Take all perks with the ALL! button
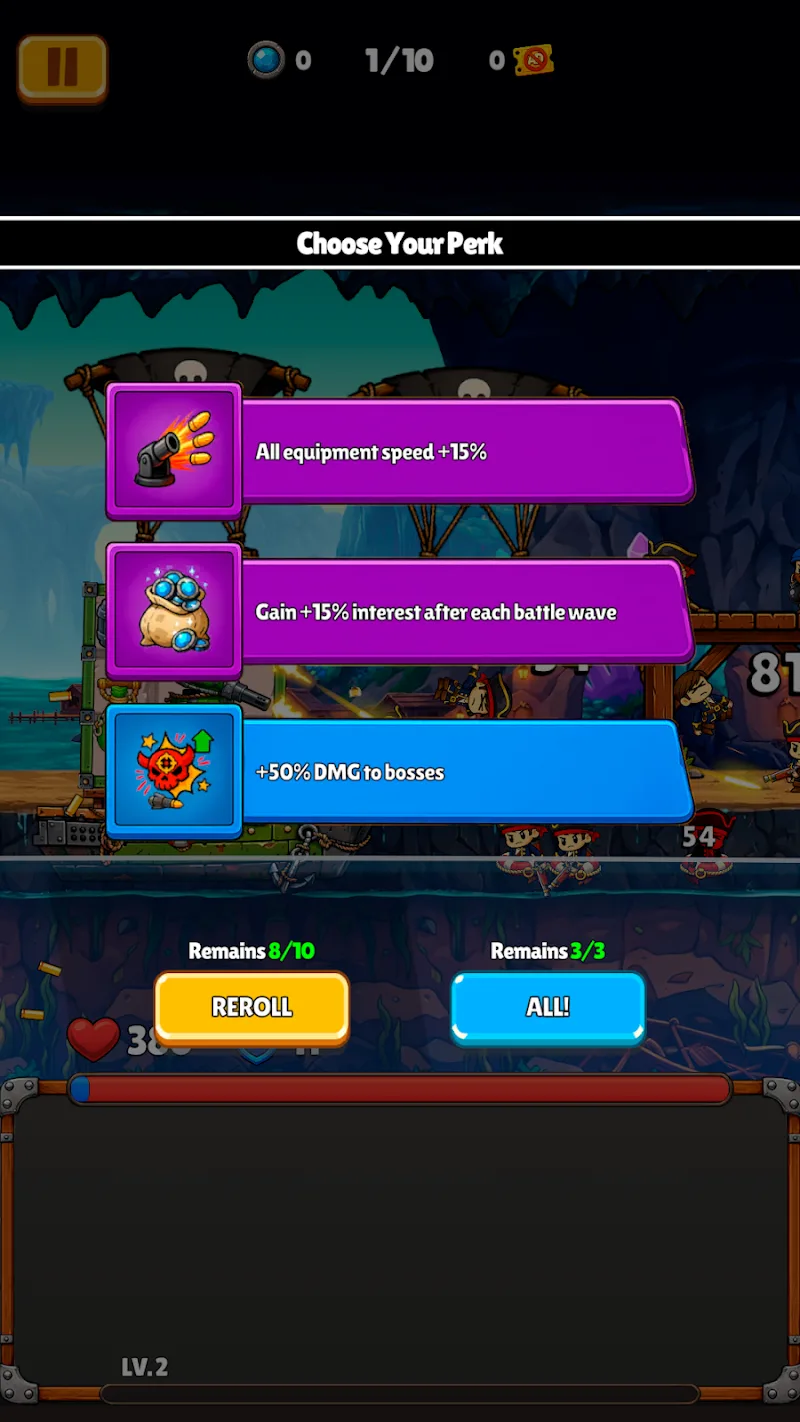 coord(547,1007)
